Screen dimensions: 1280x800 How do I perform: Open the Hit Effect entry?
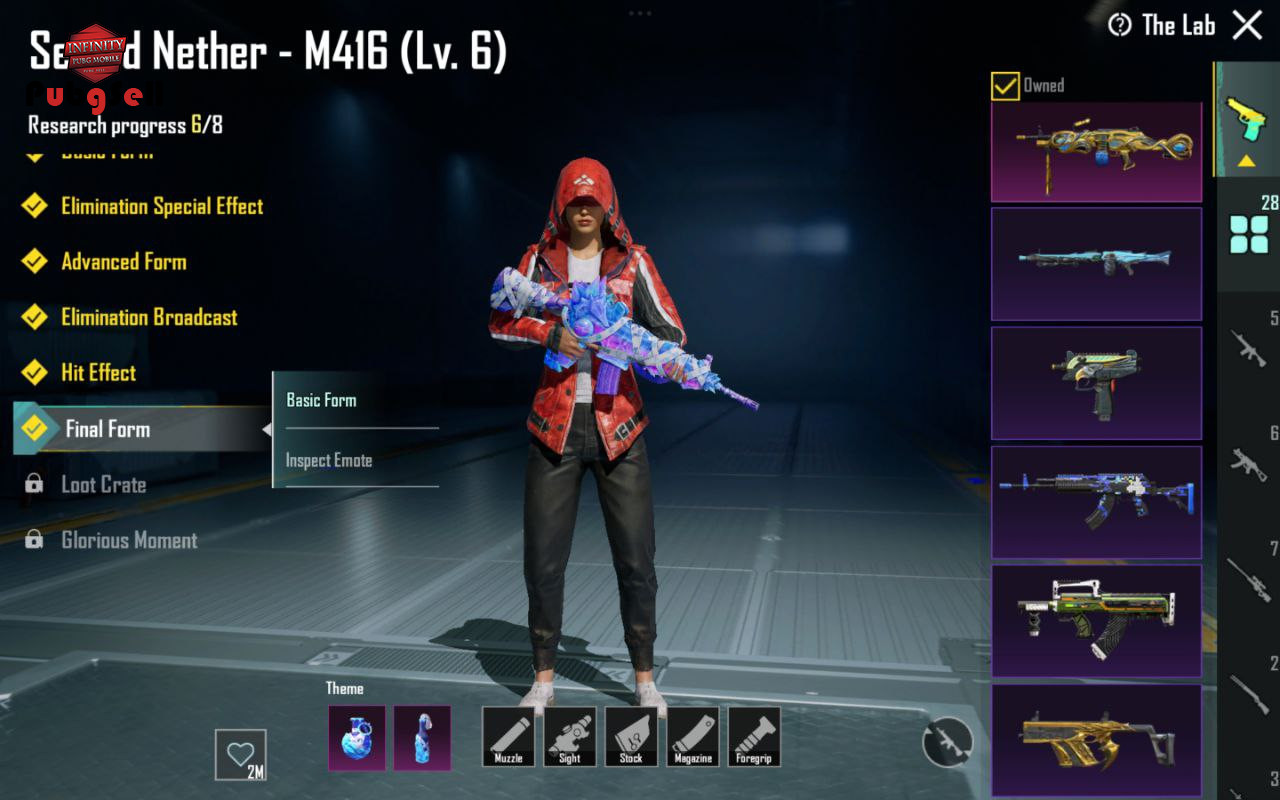(98, 373)
